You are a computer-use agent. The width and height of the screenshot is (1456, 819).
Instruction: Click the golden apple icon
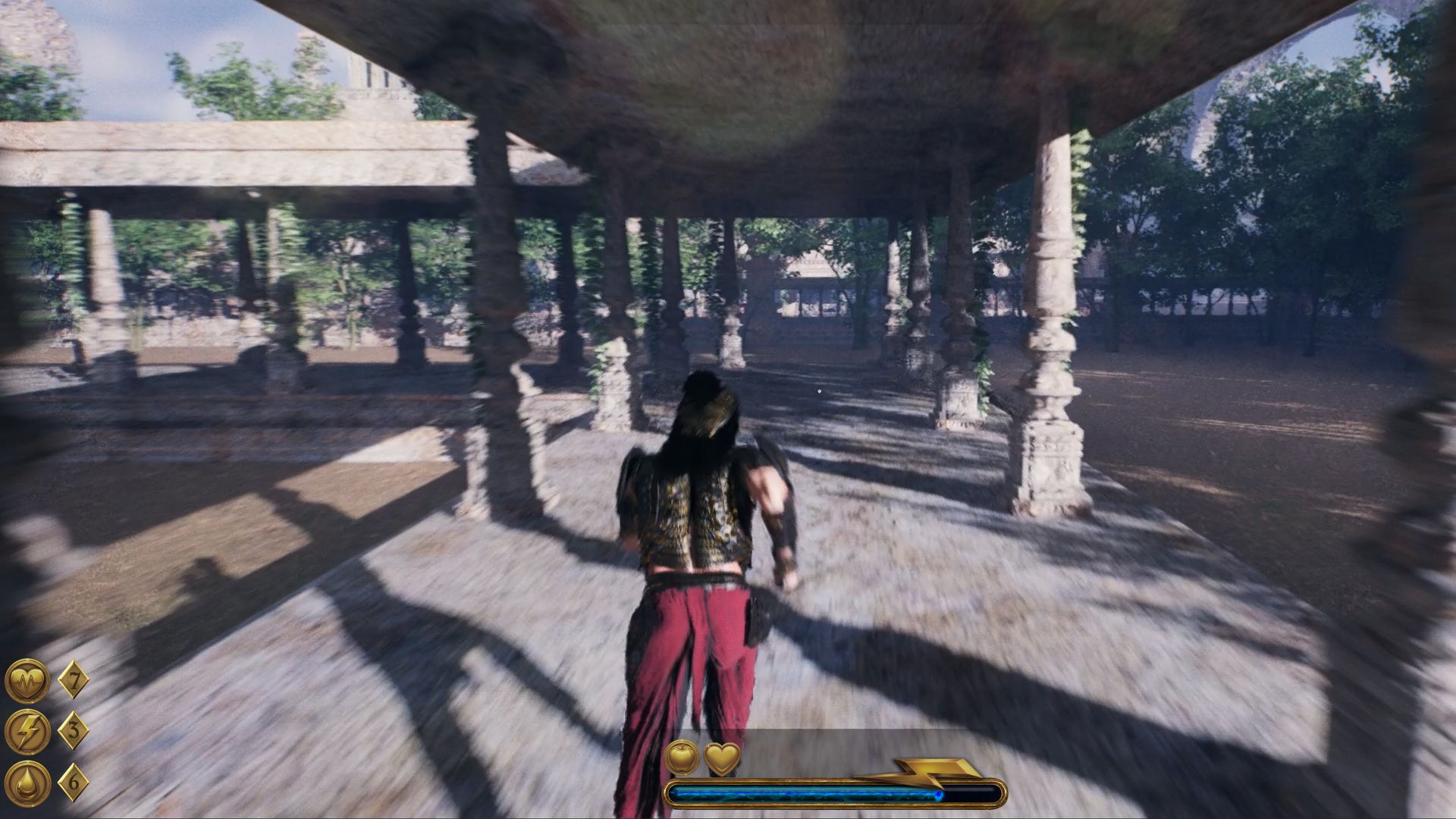click(681, 758)
